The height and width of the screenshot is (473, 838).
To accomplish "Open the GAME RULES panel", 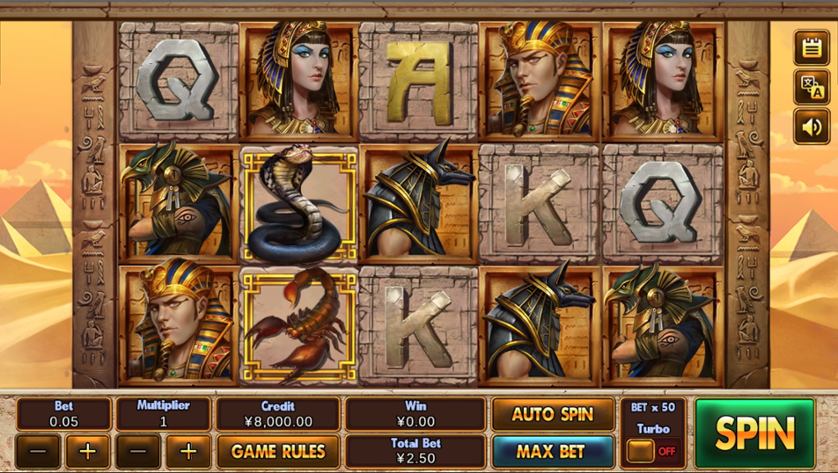I will pyautogui.click(x=278, y=451).
